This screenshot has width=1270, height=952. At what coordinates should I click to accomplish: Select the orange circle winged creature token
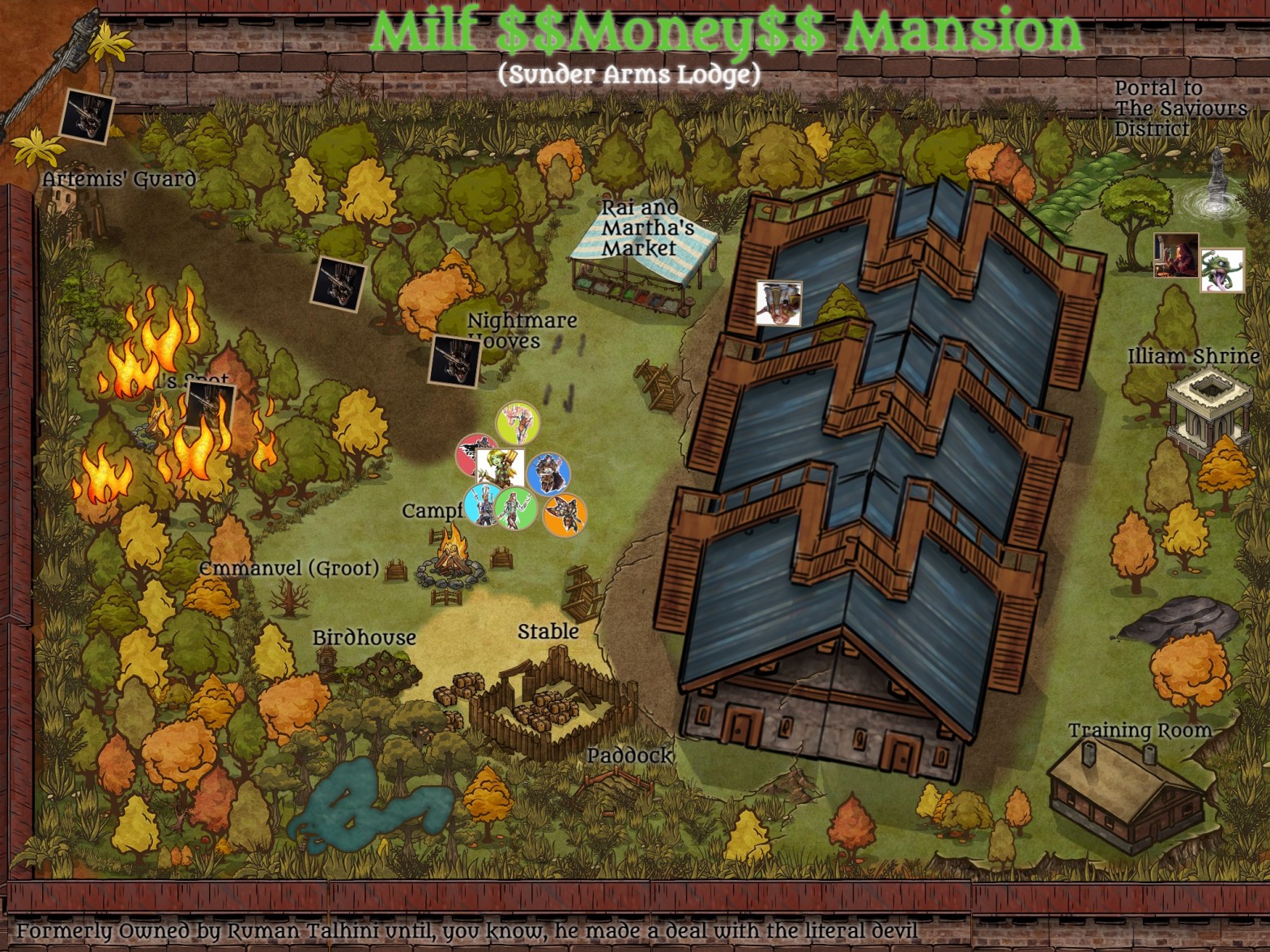(565, 514)
